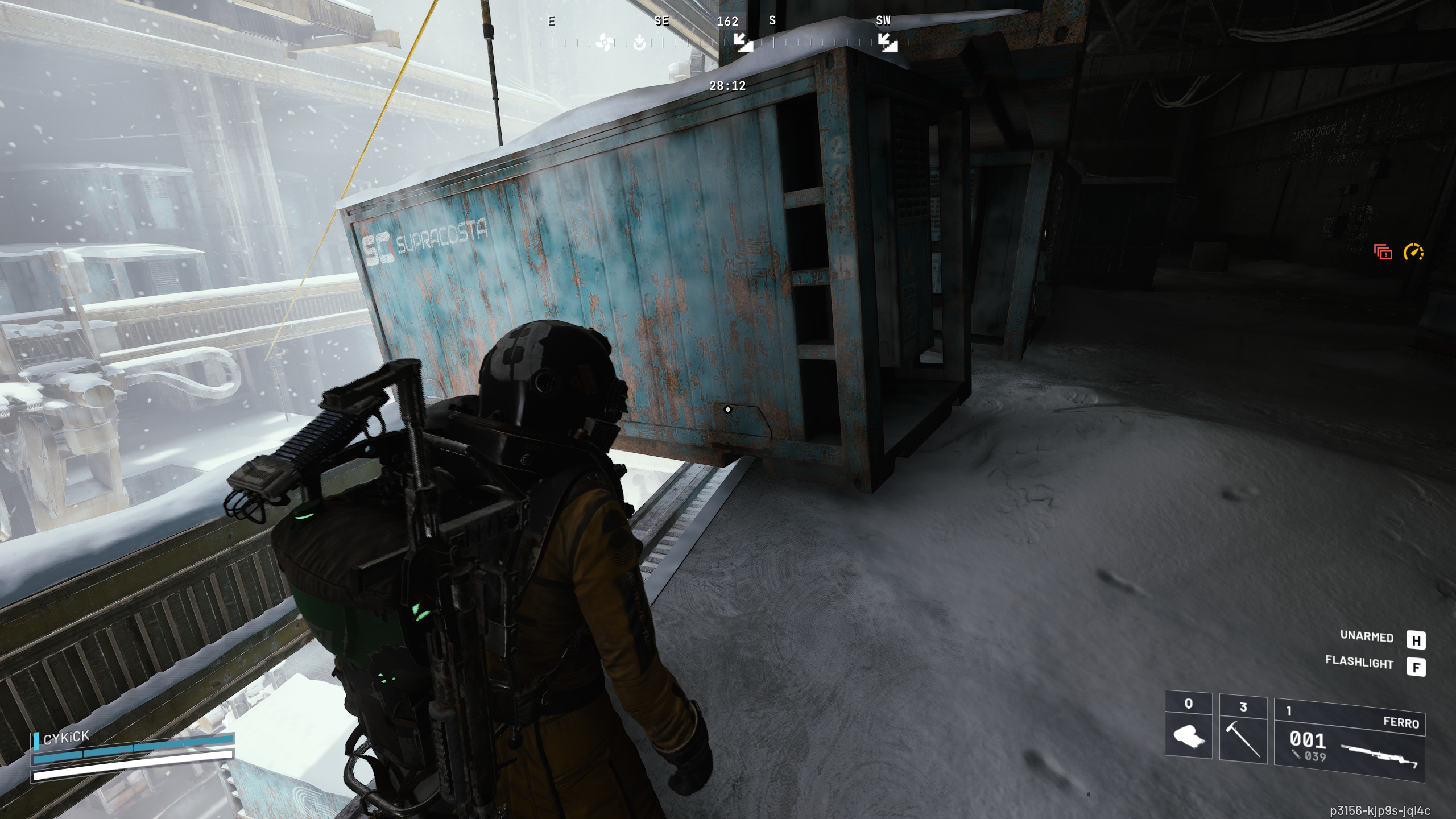Screen dimensions: 1456x819
Task: Select the extraction marker on the compass bar
Action: 638,41
